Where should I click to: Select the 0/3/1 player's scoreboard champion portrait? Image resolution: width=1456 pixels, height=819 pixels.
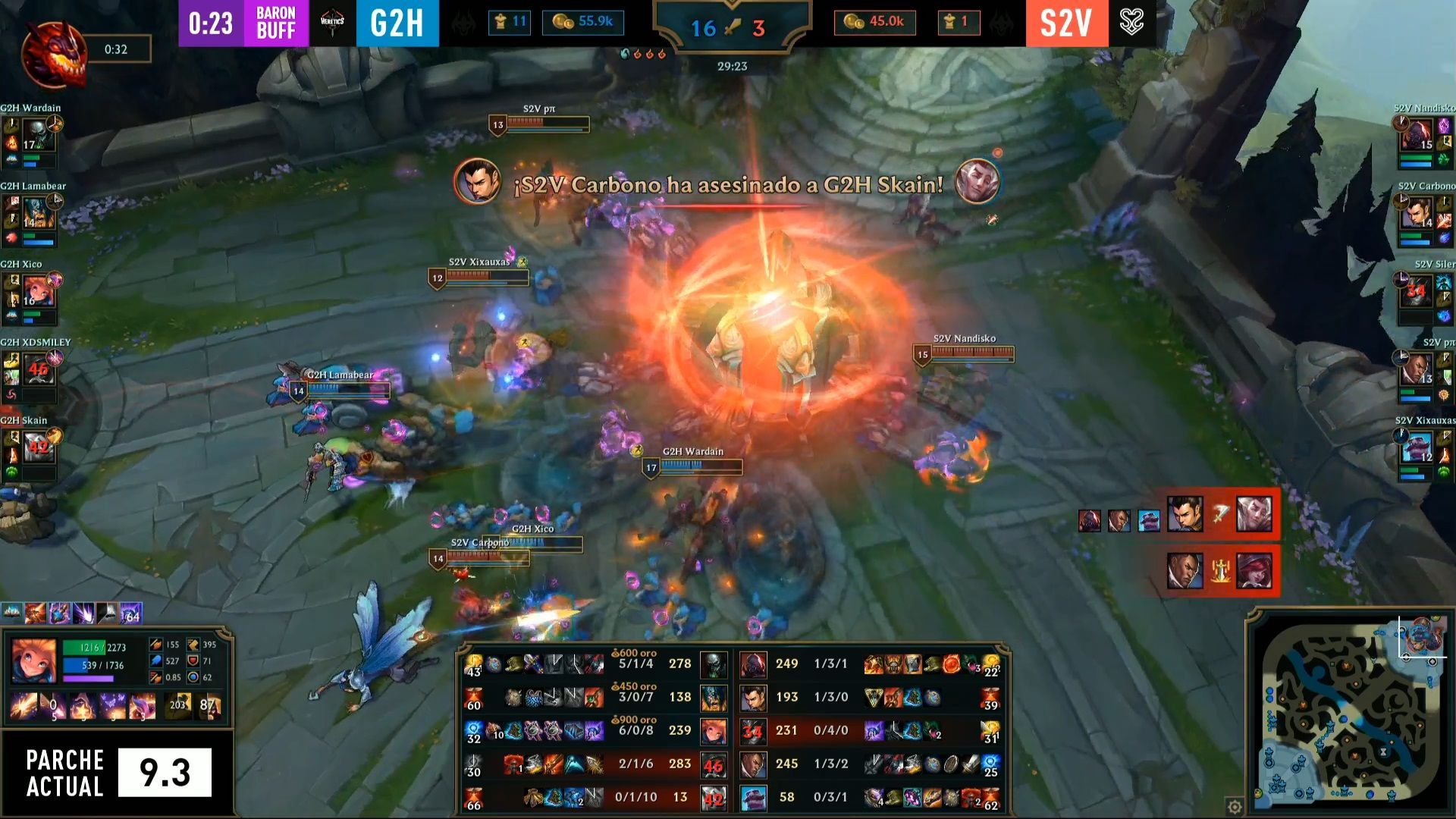[753, 798]
